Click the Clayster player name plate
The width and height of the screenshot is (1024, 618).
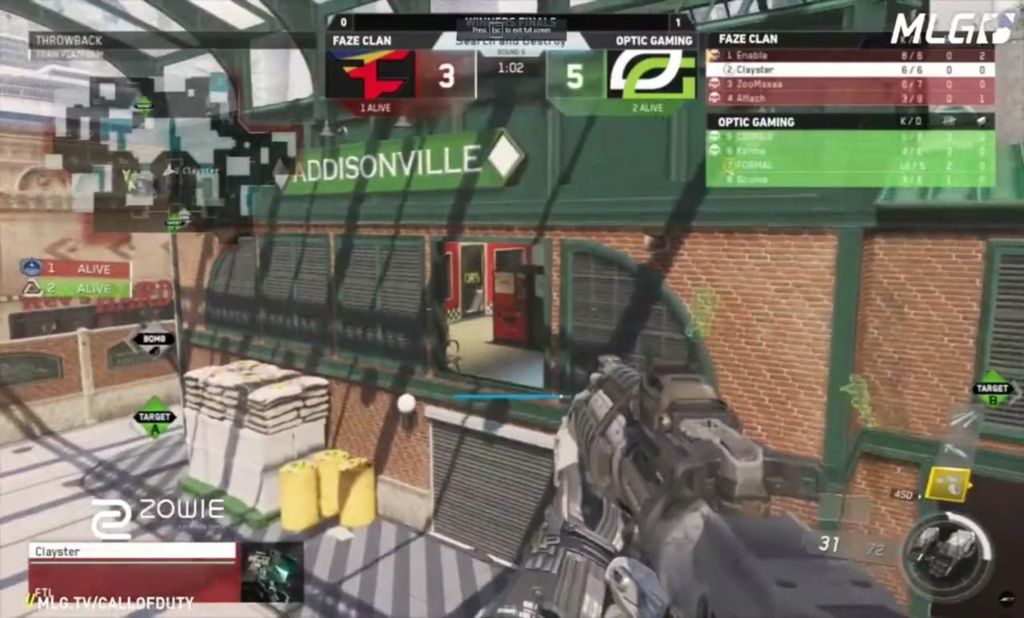point(131,550)
